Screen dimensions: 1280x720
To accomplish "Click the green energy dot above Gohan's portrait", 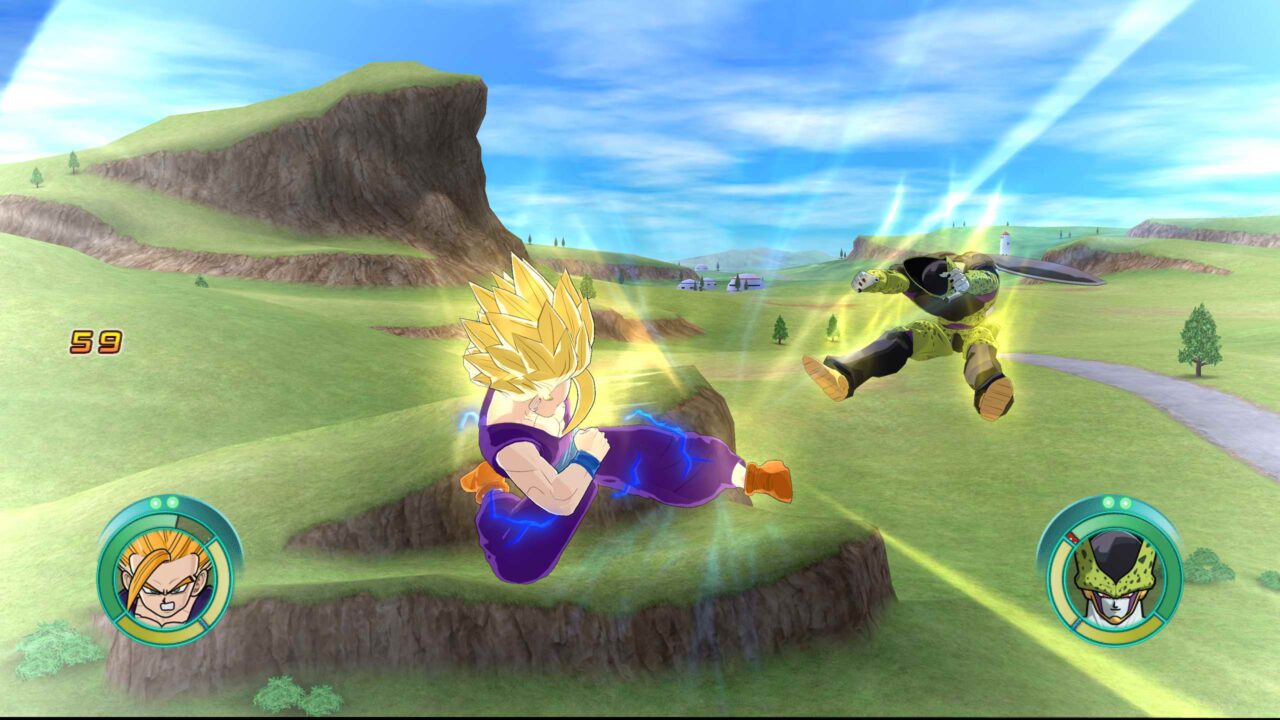I will click(157, 501).
